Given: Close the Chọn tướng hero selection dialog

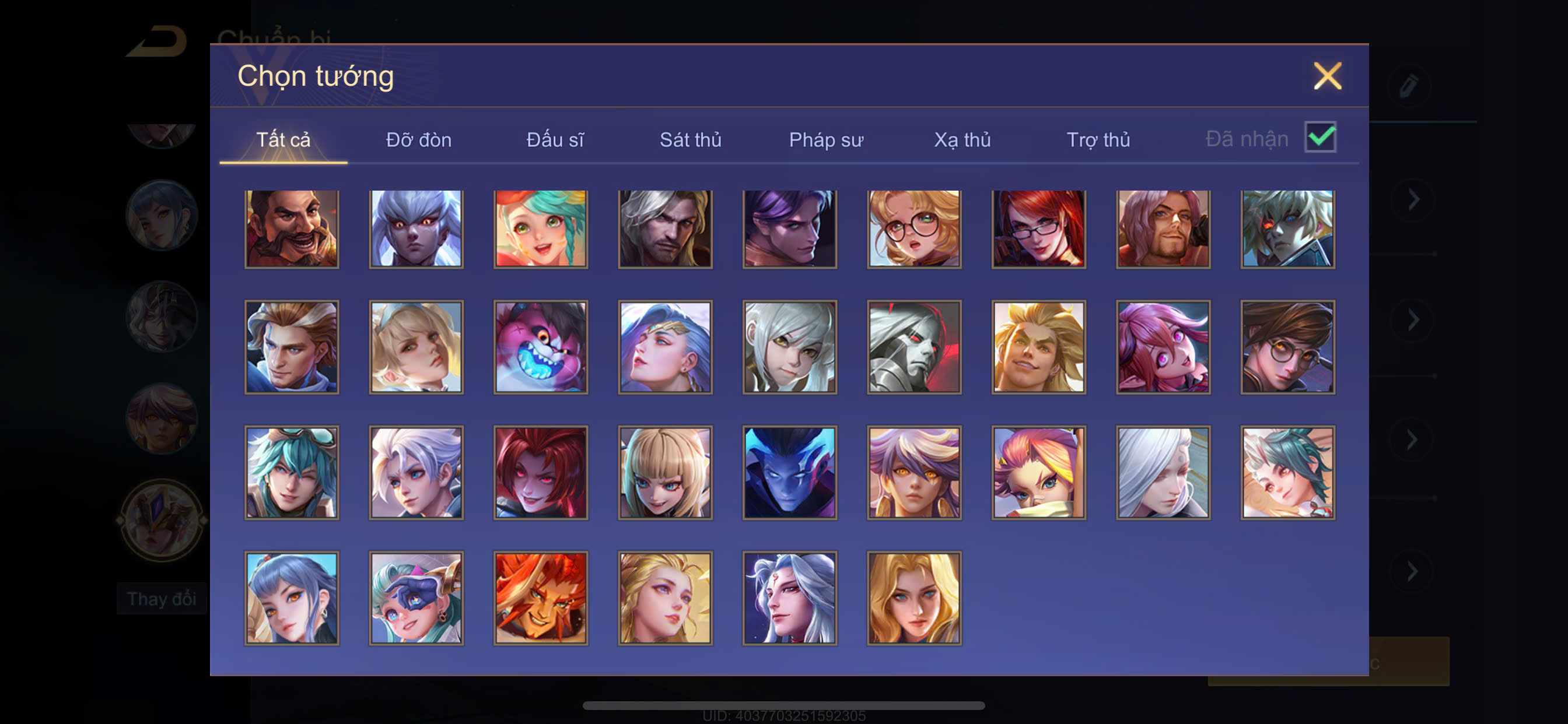Looking at the screenshot, I should coord(1327,76).
